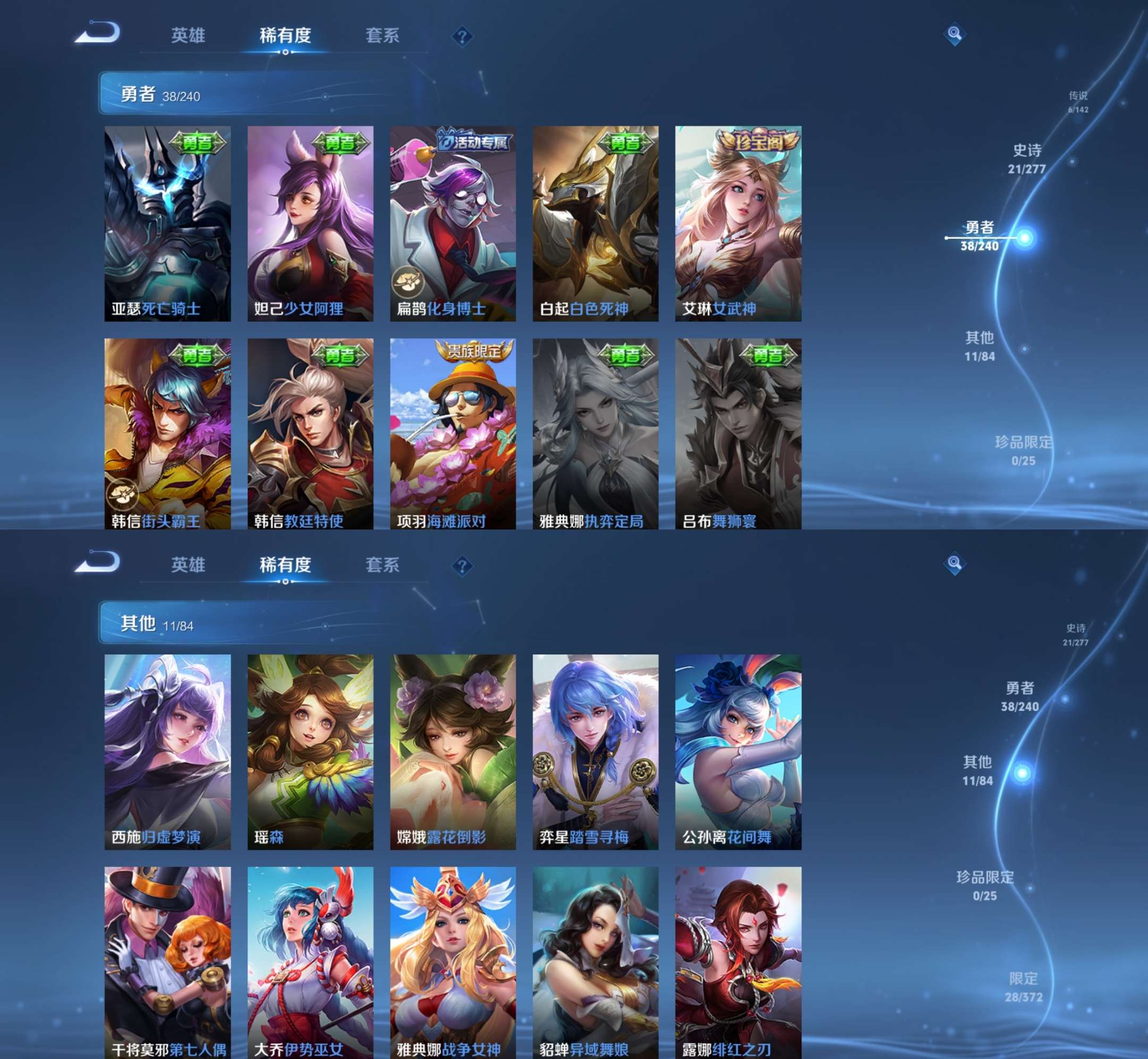Jump to the 传说 rarity section
Viewport: 1148px width, 1059px height.
[1077, 102]
